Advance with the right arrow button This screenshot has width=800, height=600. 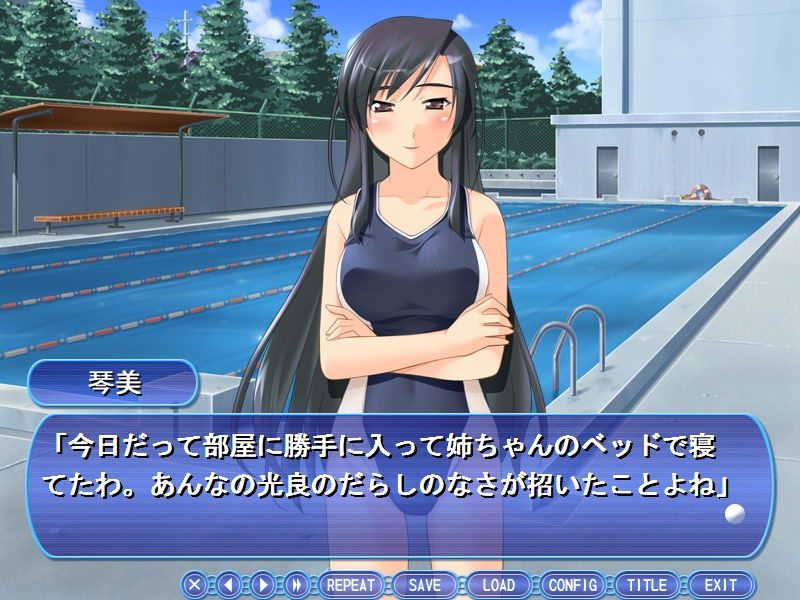coord(262,585)
